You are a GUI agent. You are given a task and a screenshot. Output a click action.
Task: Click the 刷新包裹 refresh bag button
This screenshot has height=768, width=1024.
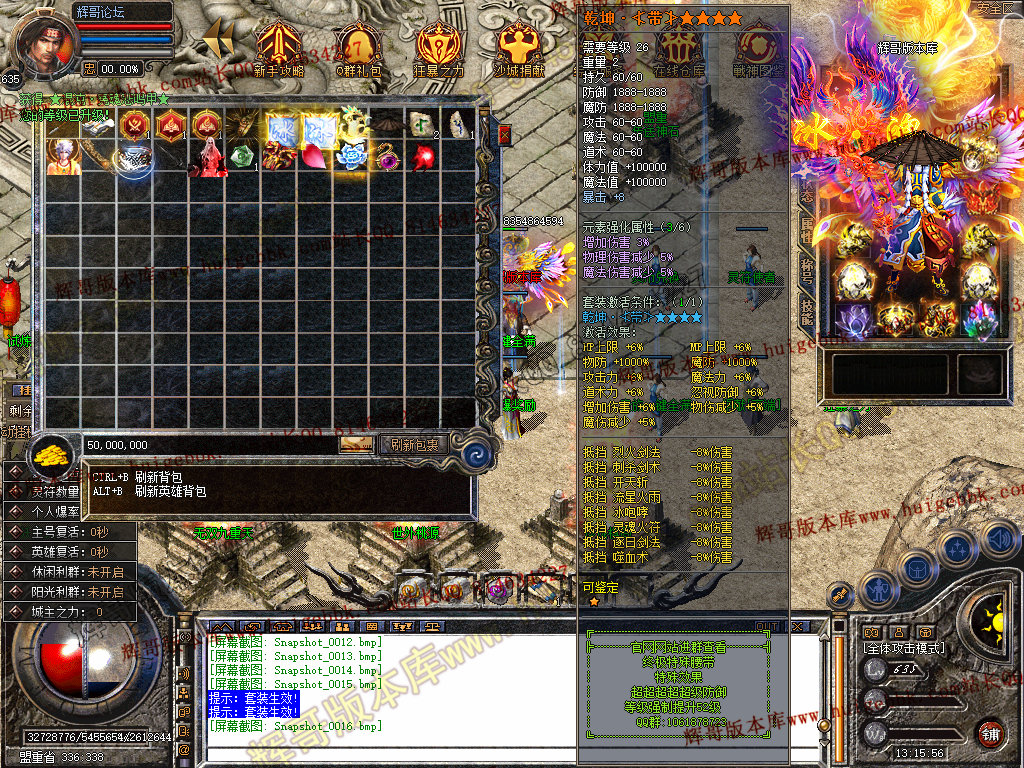[414, 444]
